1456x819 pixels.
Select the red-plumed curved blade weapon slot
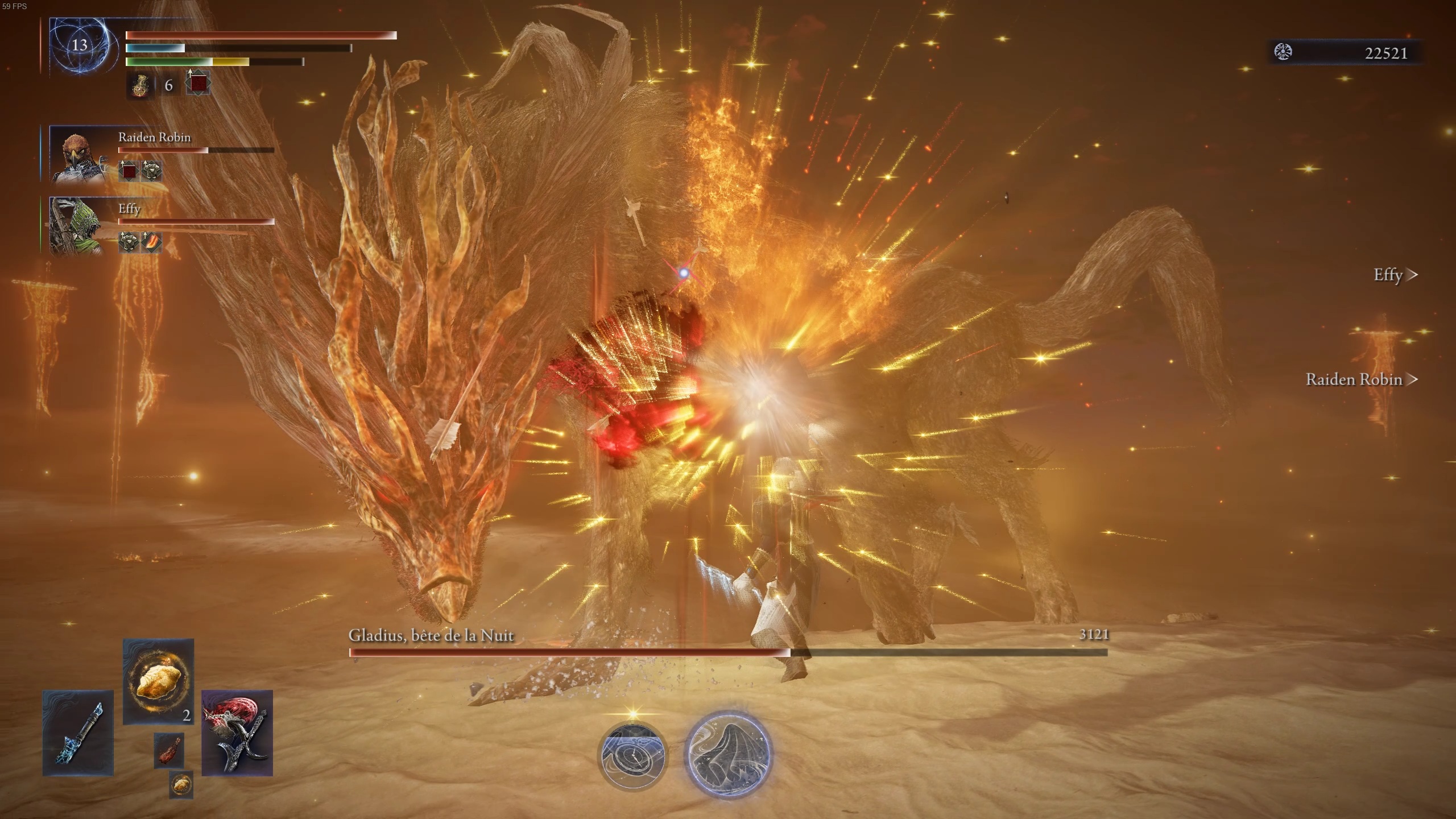(237, 733)
